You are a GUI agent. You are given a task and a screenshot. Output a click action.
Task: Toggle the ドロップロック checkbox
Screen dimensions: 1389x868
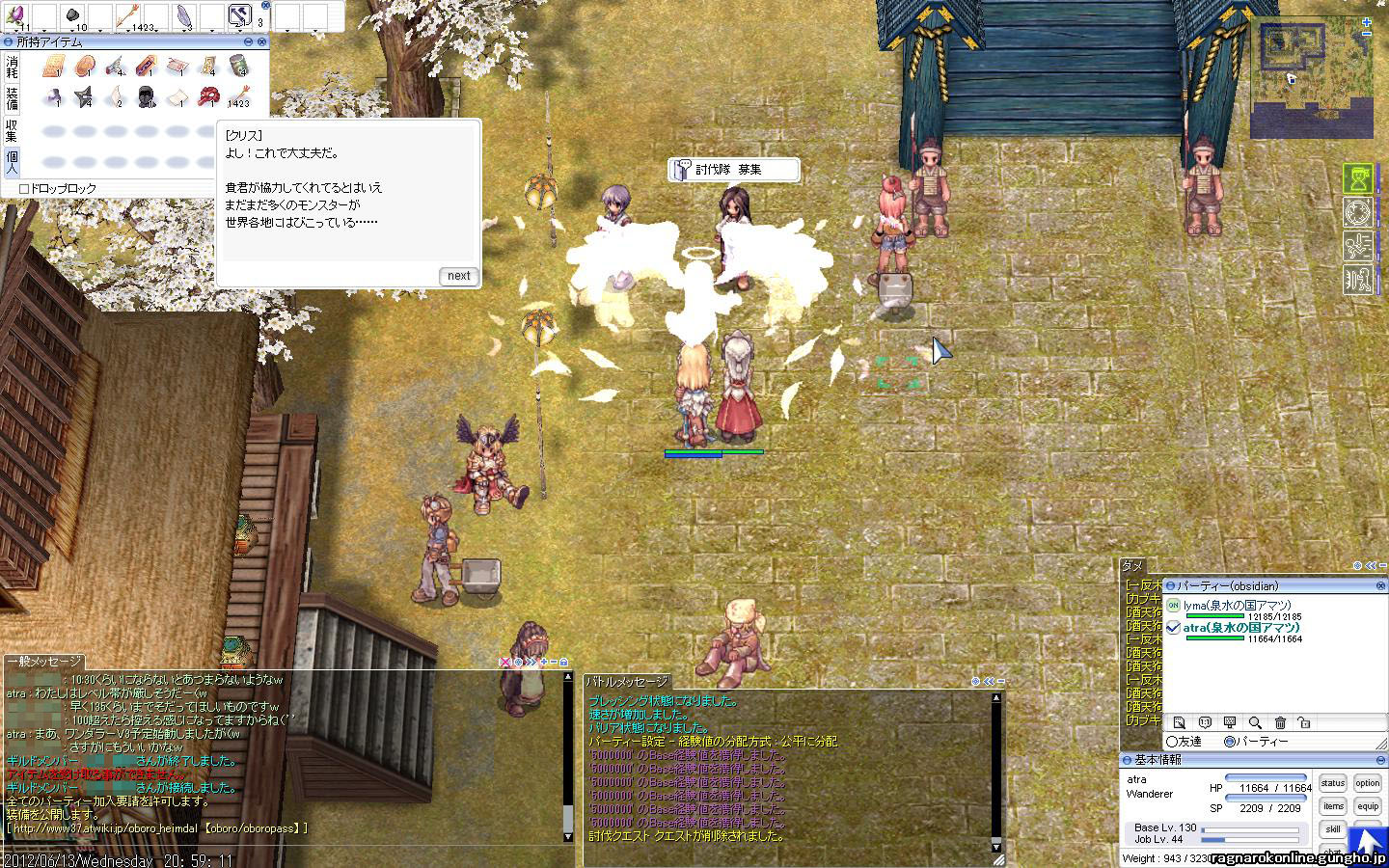pos(24,189)
